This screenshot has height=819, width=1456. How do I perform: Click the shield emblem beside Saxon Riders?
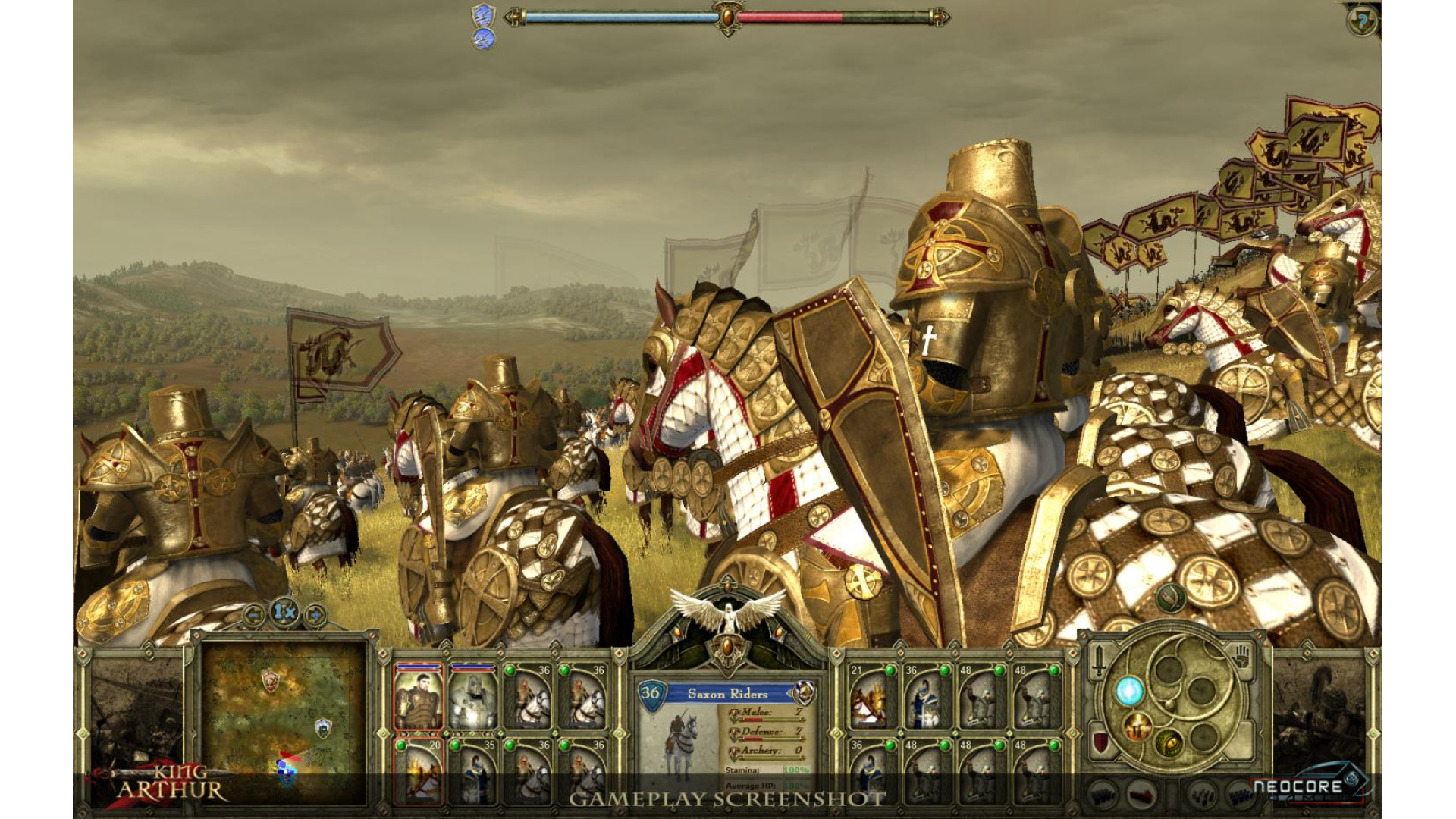(805, 692)
